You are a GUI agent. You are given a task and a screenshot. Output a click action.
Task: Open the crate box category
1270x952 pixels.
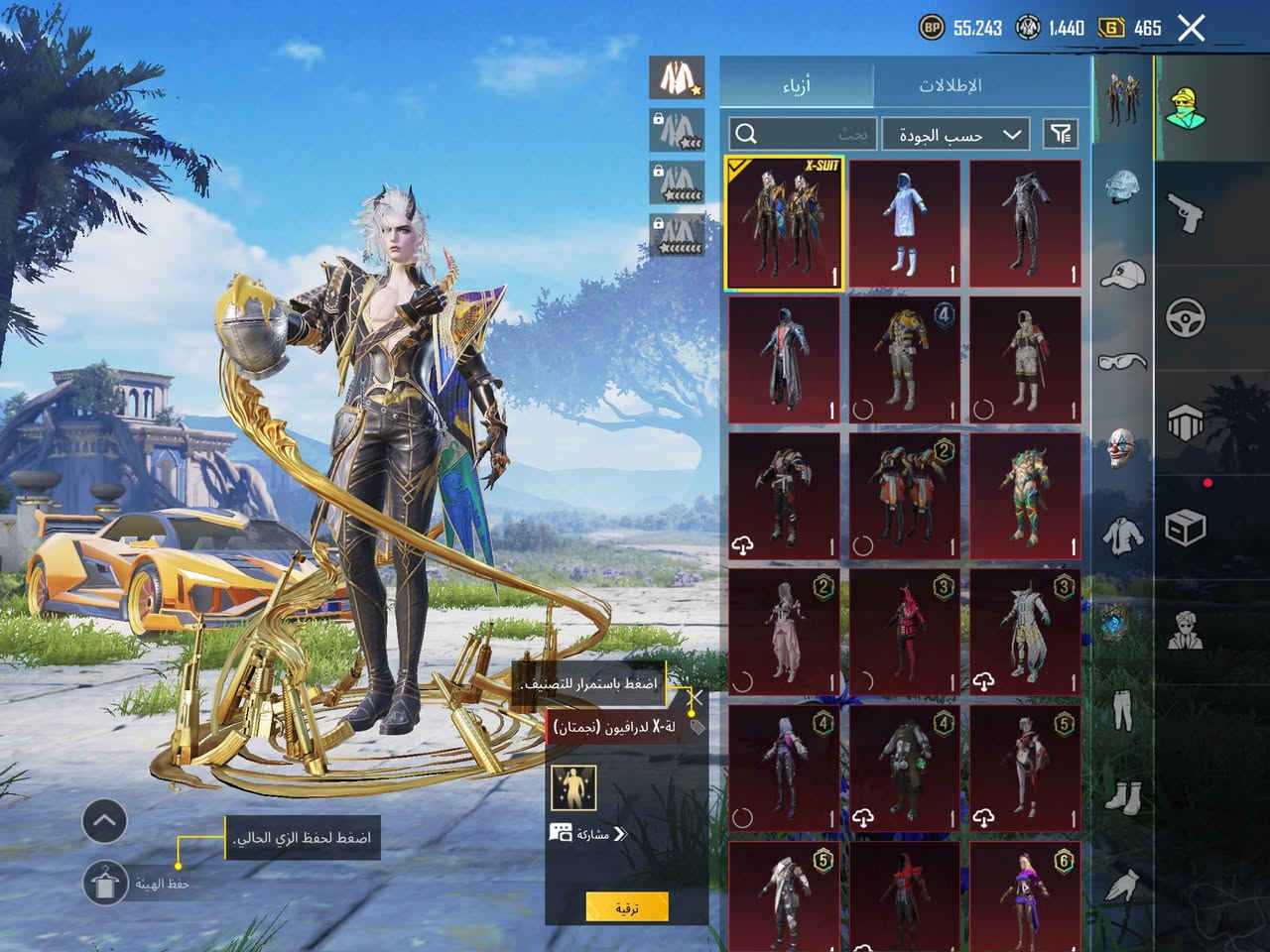[1186, 527]
